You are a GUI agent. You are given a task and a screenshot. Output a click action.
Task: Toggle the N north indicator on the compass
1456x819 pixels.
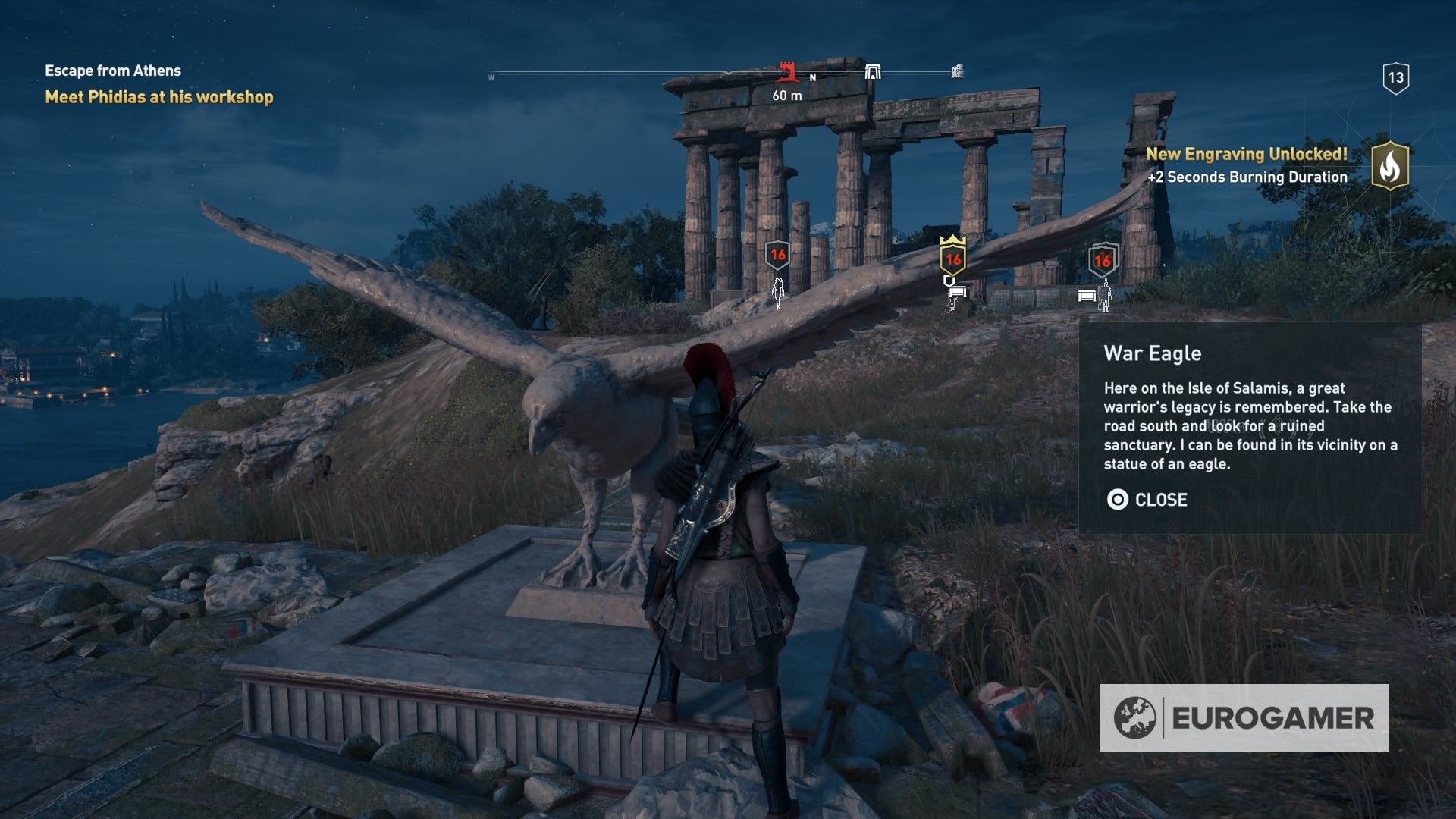click(812, 77)
